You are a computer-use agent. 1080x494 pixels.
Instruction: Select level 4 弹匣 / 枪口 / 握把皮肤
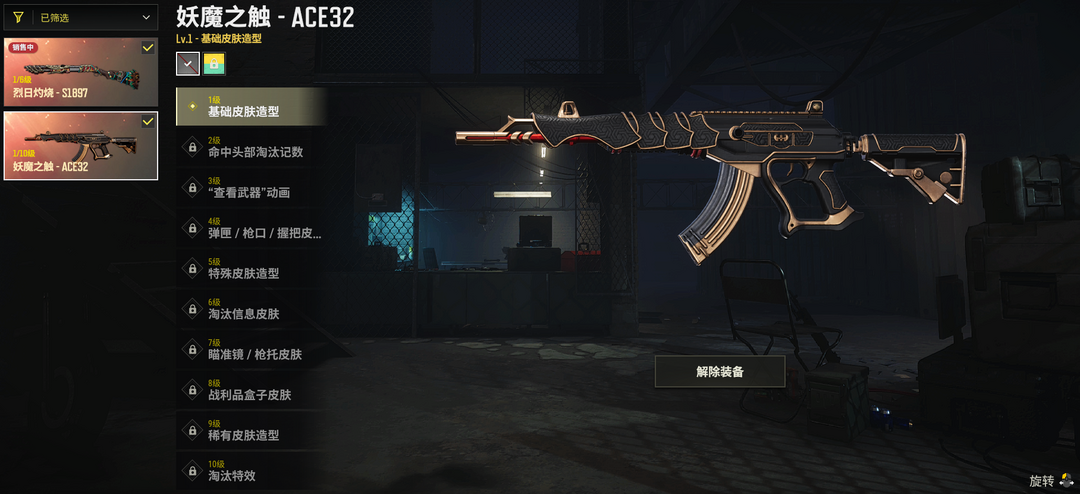[251, 228]
